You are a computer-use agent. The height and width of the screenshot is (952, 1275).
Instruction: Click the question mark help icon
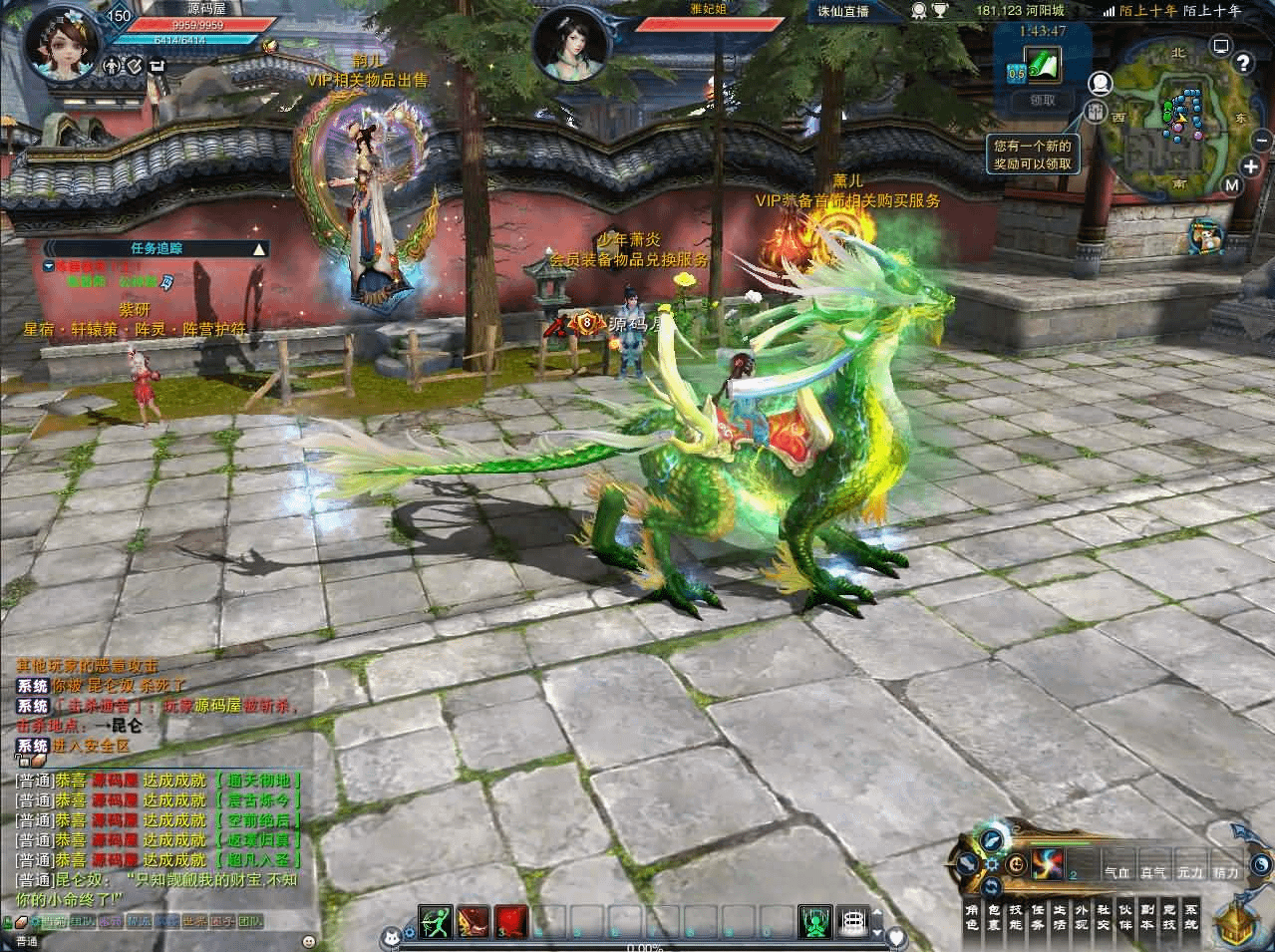(1242, 64)
